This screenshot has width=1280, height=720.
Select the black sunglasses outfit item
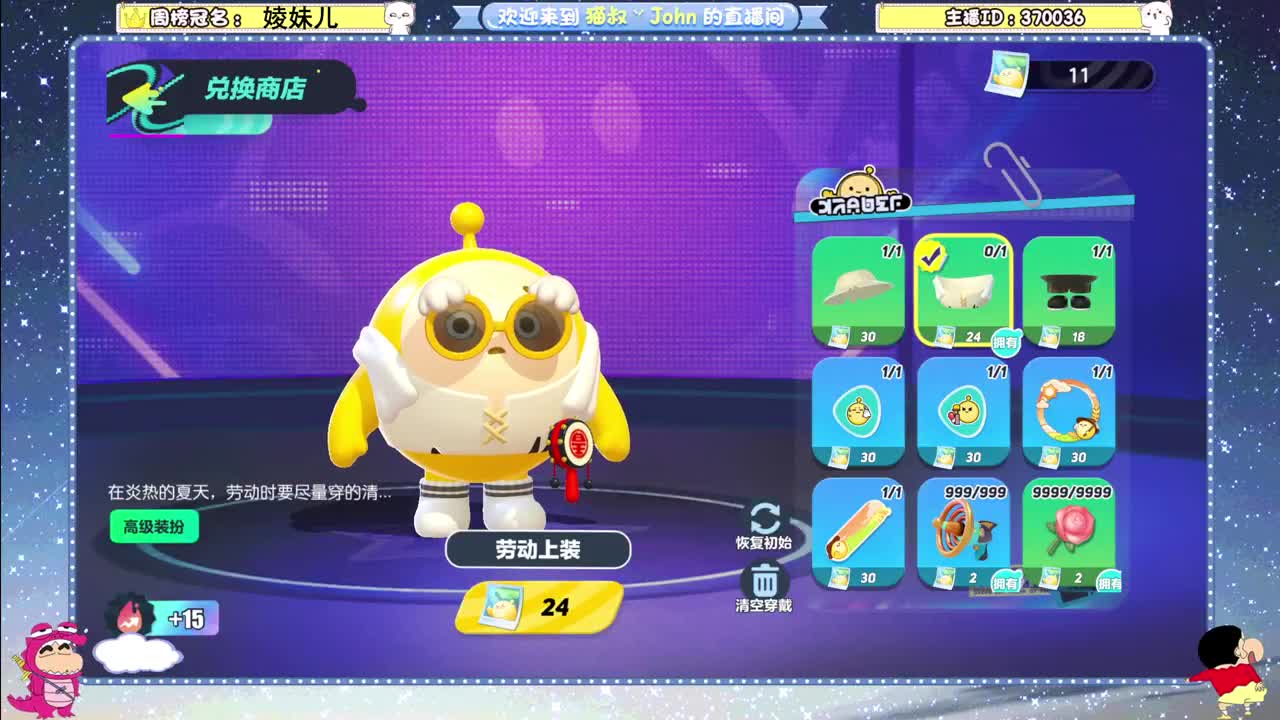tap(1068, 290)
